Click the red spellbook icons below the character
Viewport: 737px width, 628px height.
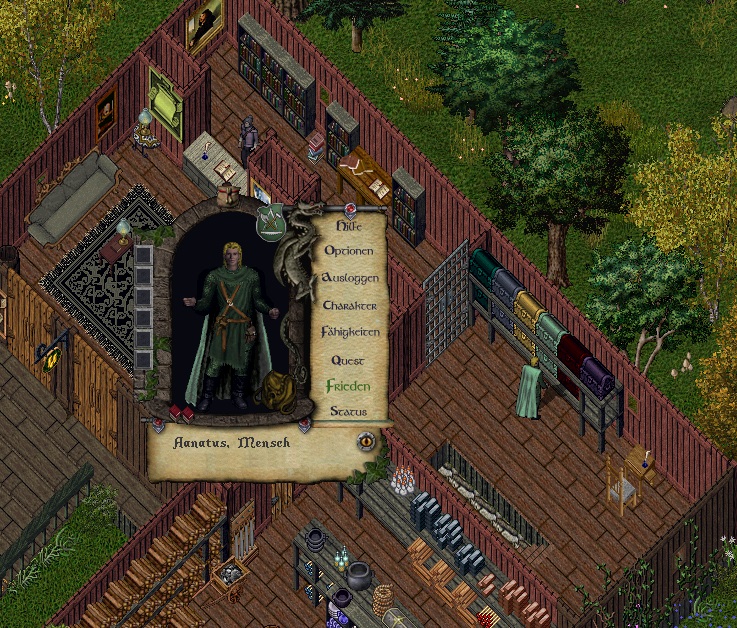tap(181, 413)
